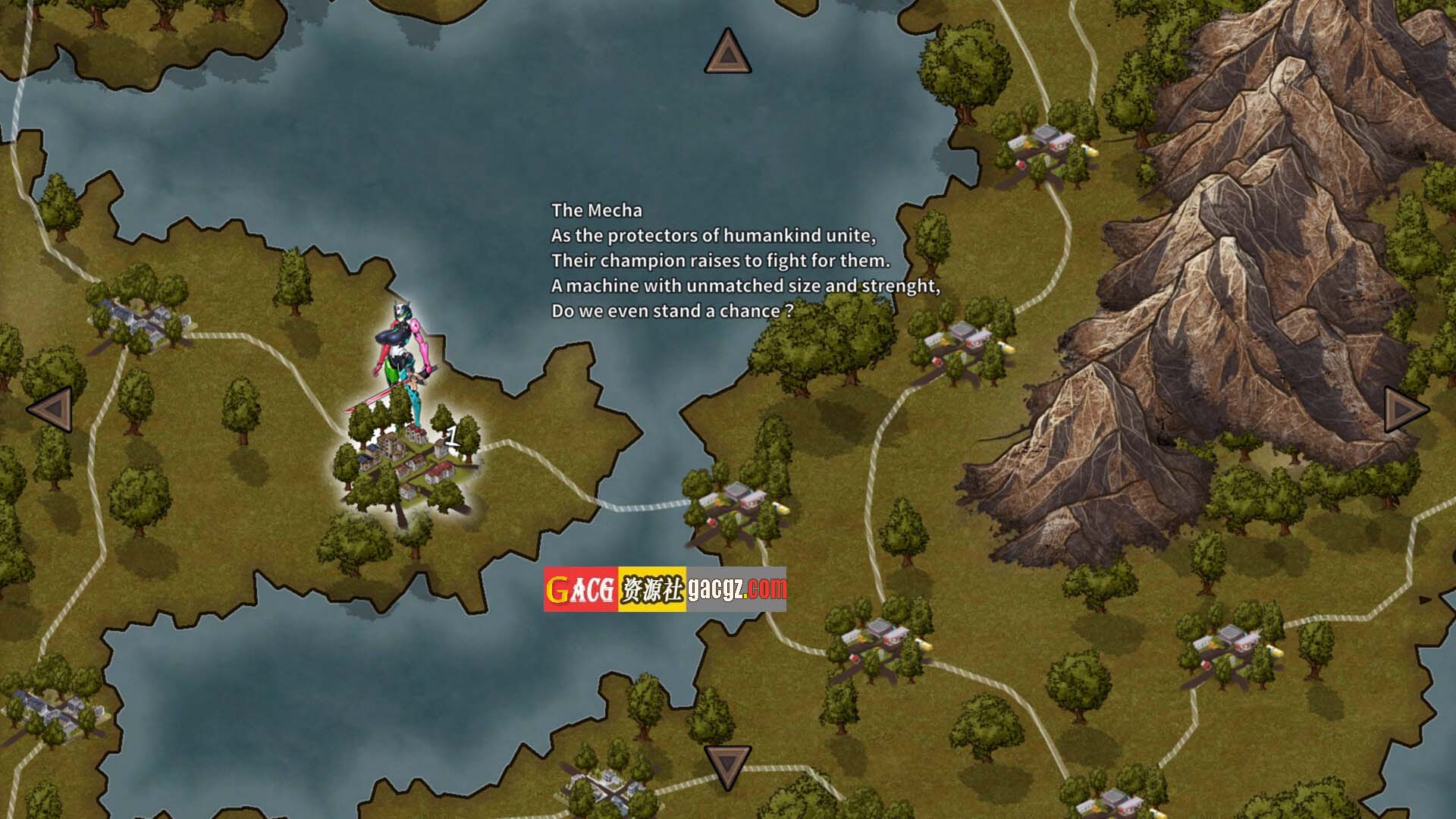This screenshot has height=819, width=1456.
Task: Pan the map with the down arrow
Action: point(727,766)
